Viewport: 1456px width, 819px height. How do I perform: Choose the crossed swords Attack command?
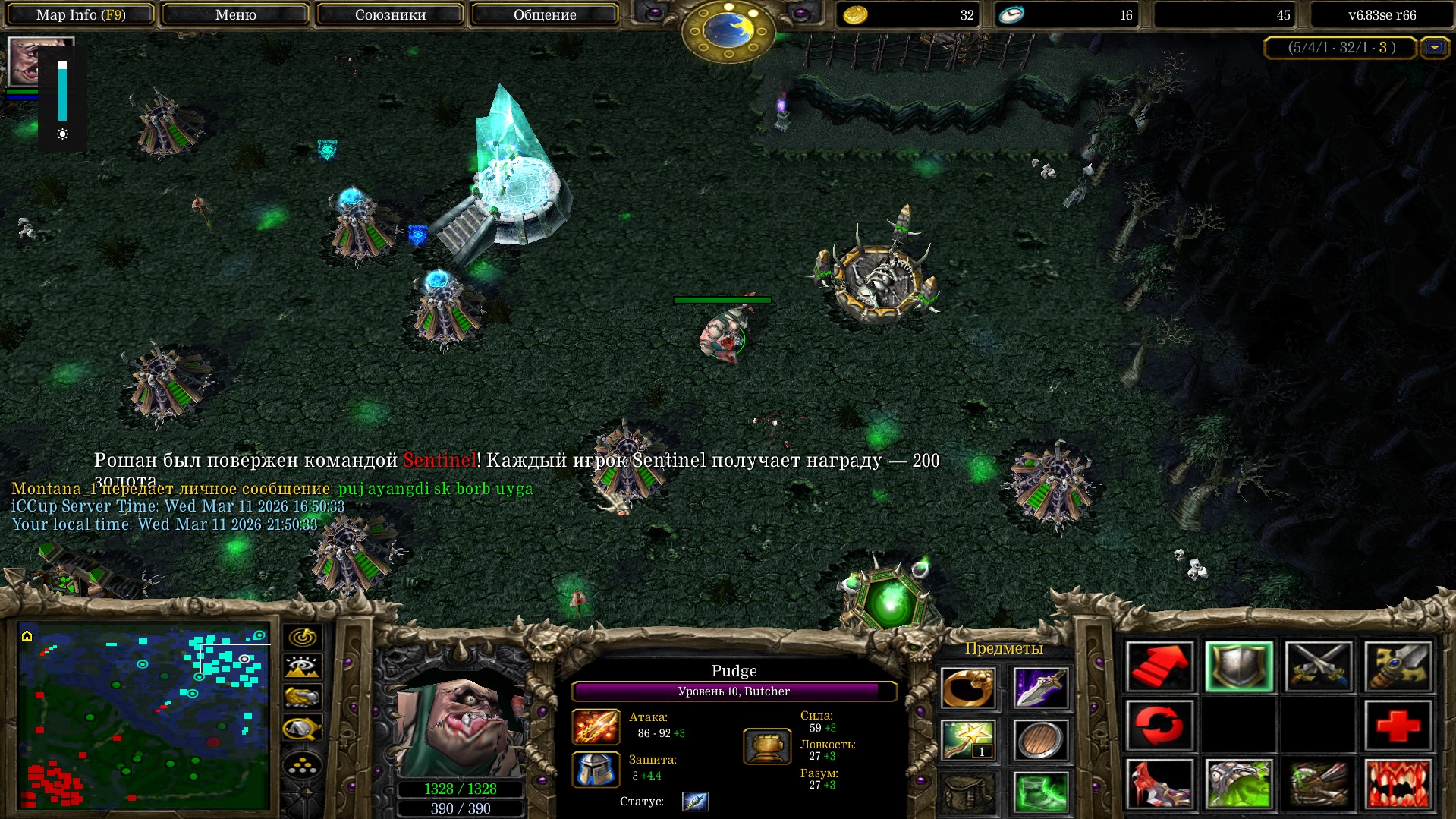click(x=1319, y=666)
